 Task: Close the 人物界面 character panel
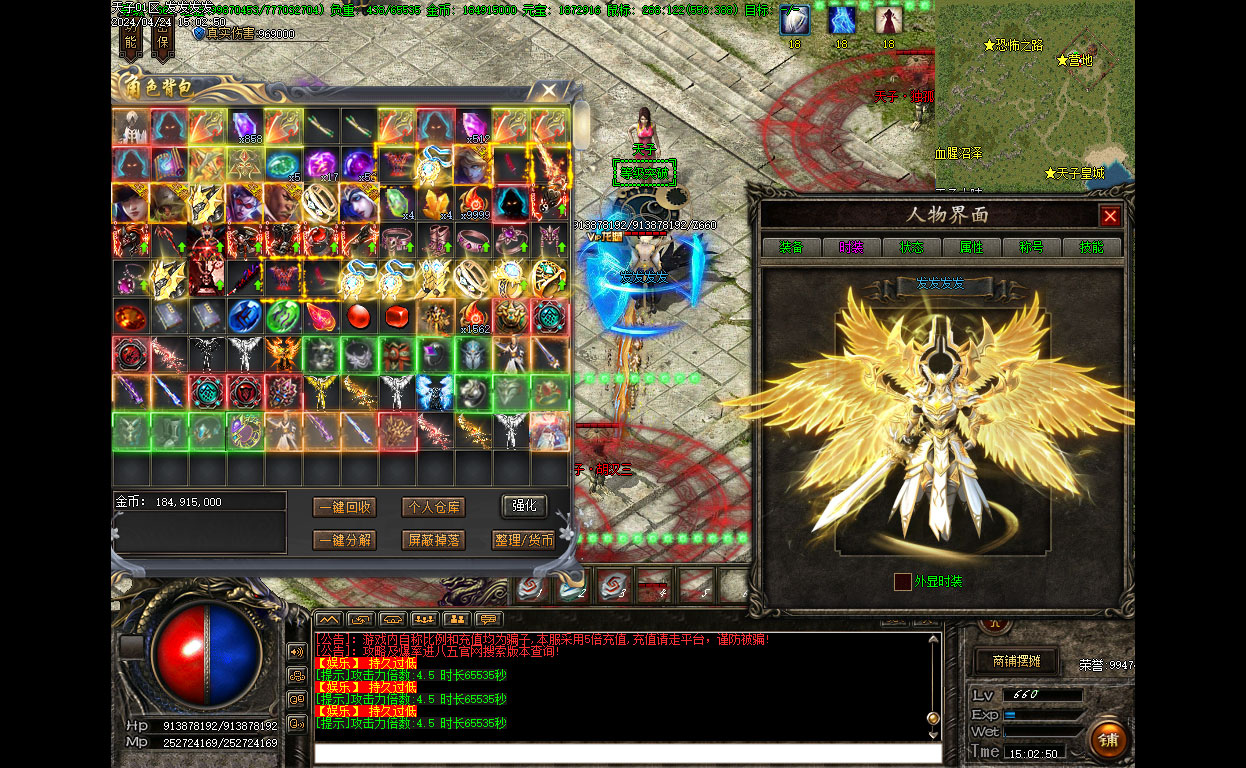[1109, 216]
